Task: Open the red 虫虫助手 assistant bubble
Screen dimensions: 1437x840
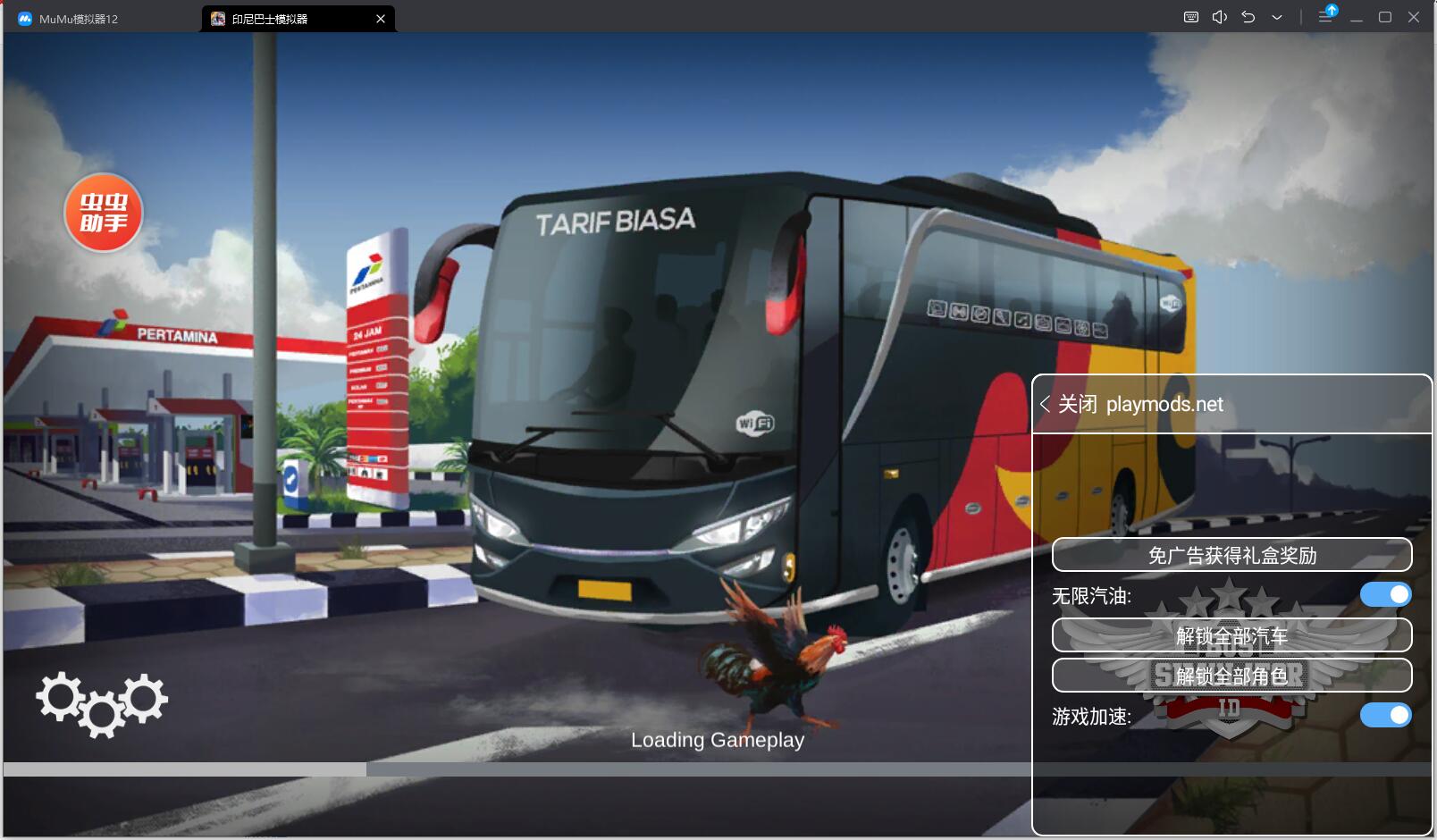Action: (x=104, y=213)
